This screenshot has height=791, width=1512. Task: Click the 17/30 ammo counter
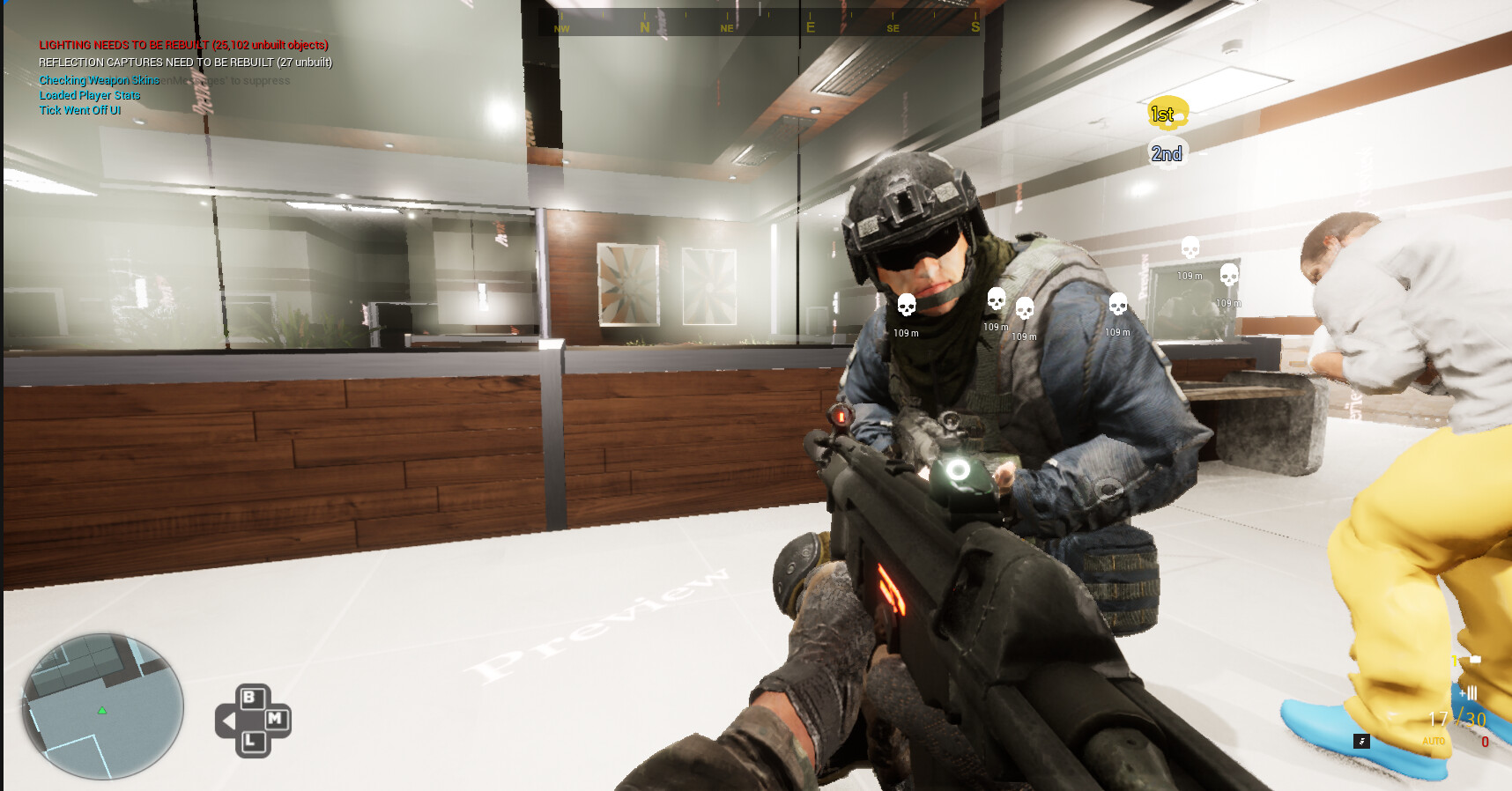pyautogui.click(x=1458, y=719)
